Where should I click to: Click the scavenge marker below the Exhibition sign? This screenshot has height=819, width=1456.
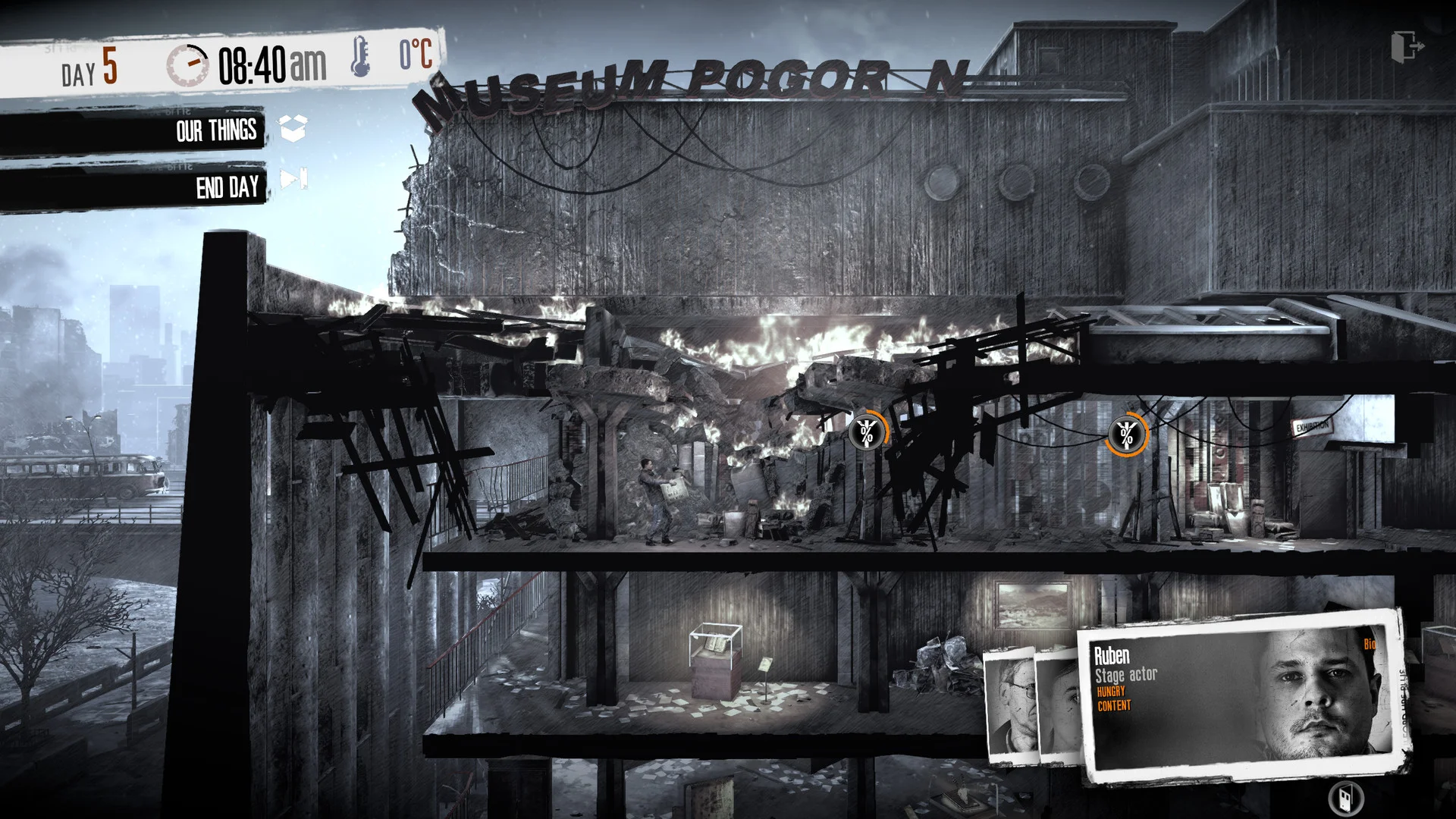(1127, 435)
